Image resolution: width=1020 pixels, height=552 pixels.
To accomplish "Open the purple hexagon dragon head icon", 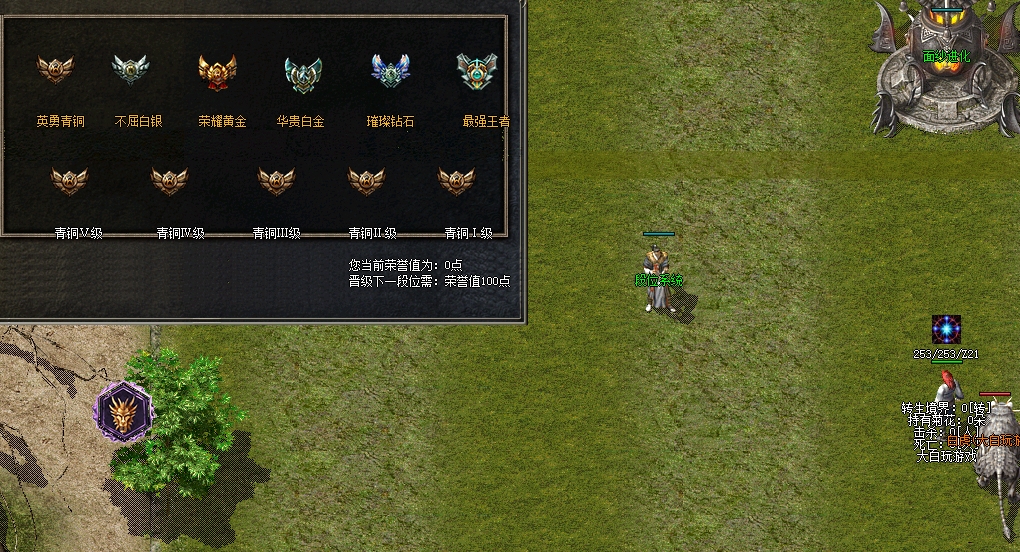I will [124, 411].
